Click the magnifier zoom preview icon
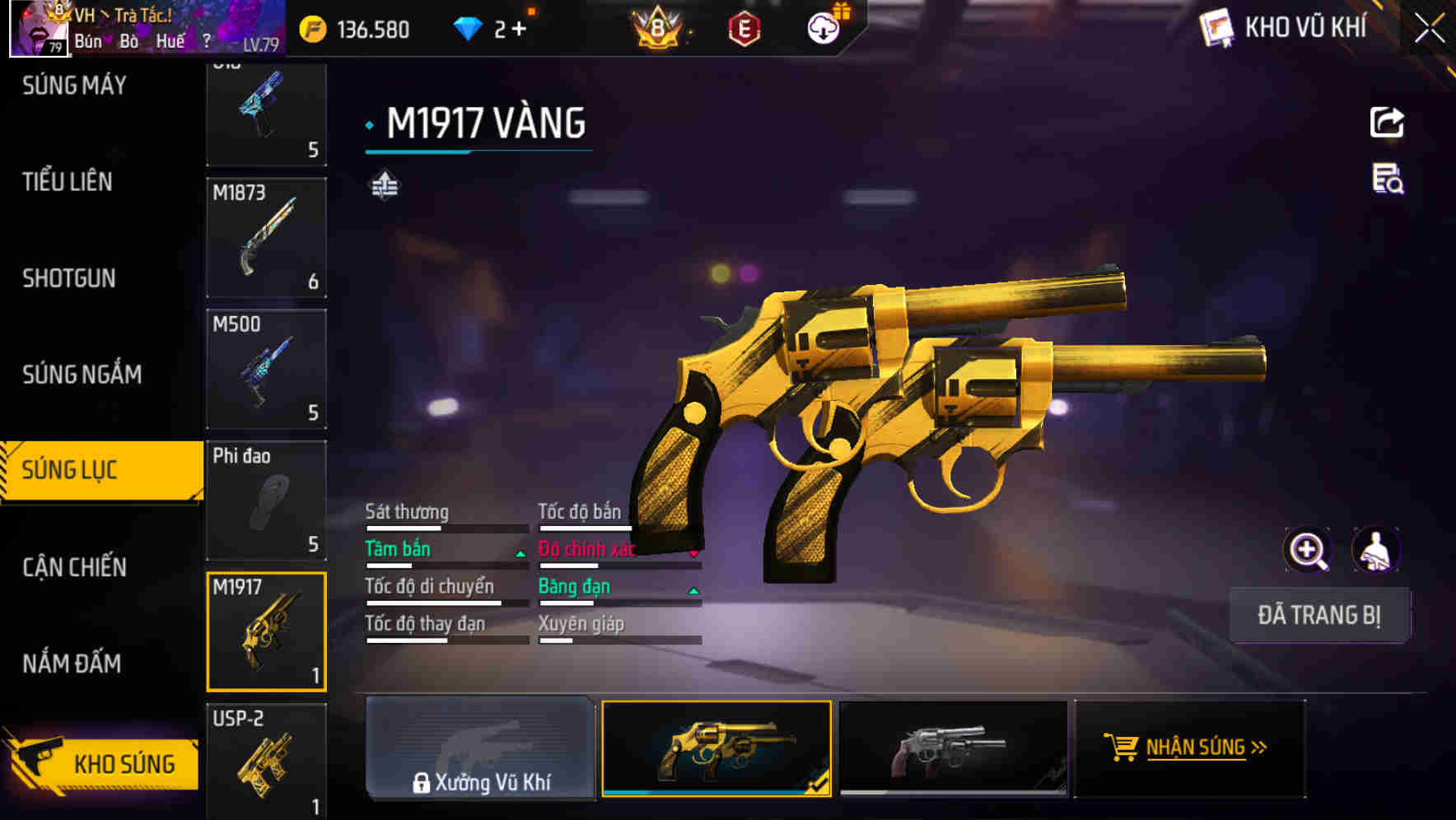This screenshot has height=820, width=1456. [x=1308, y=549]
